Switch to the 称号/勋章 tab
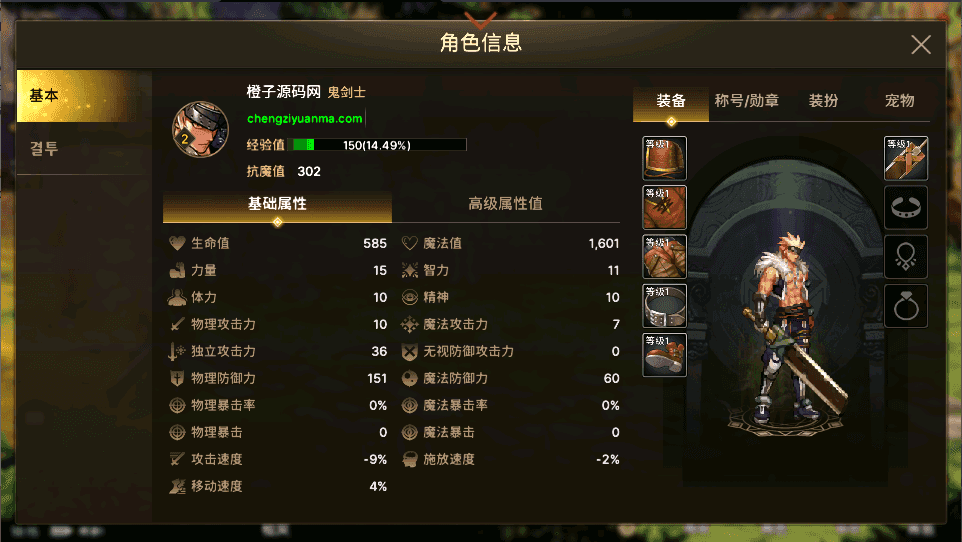 [x=747, y=101]
